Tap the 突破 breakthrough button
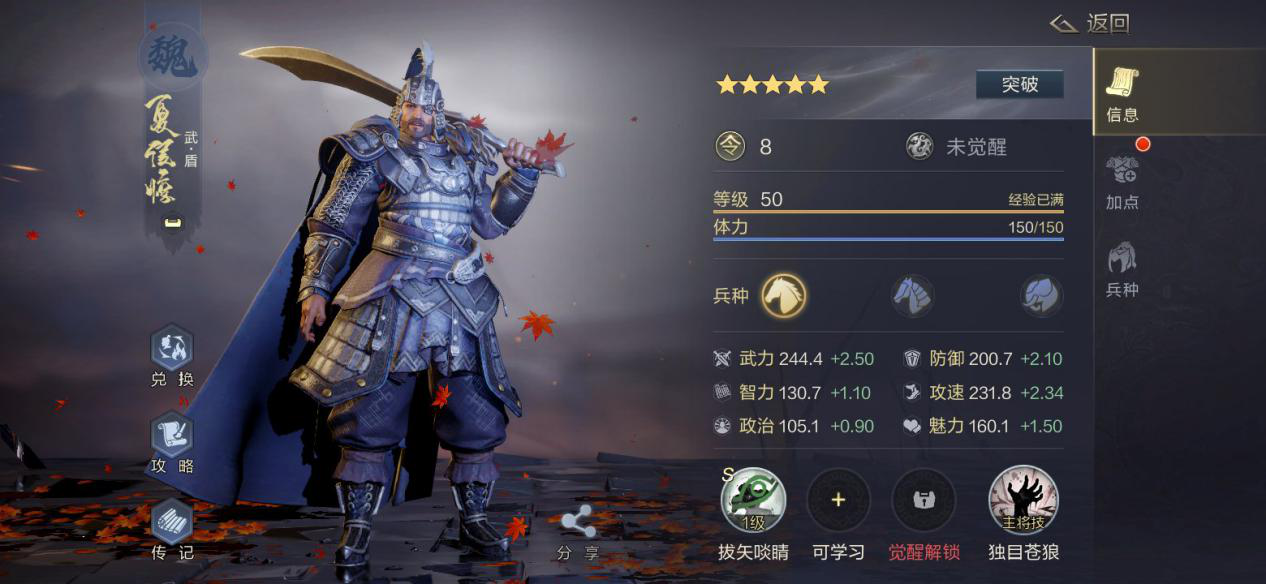1266x584 pixels. pyautogui.click(x=1019, y=85)
